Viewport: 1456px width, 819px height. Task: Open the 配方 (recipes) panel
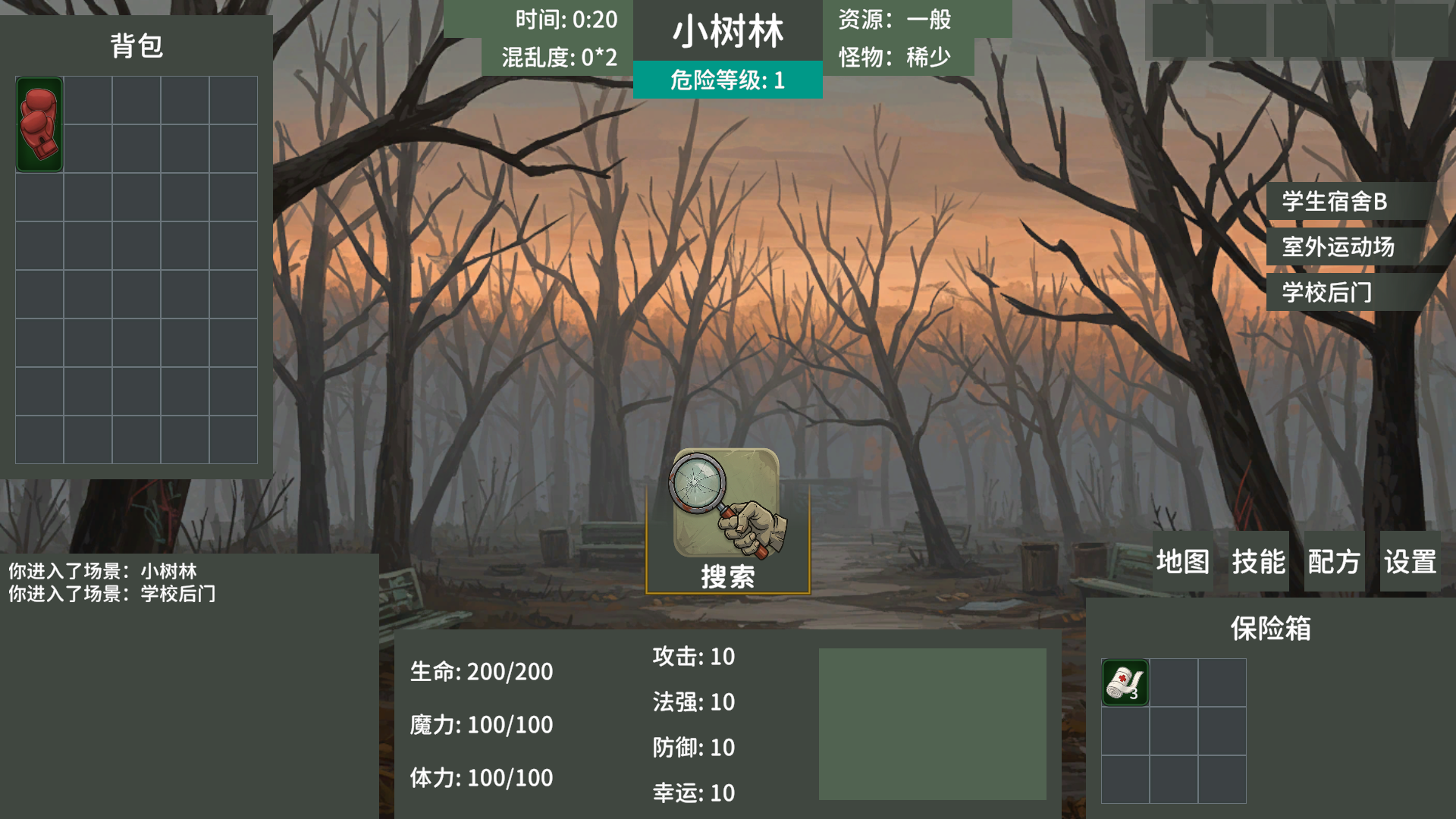coord(1332,561)
